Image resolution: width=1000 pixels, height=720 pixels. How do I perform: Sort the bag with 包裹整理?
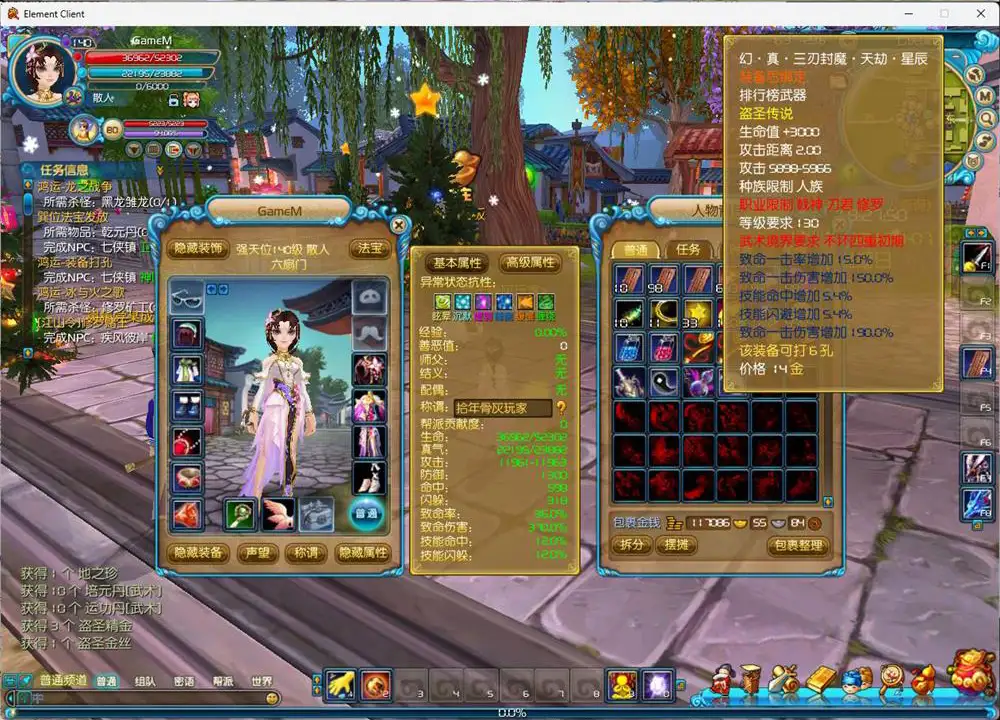pyautogui.click(x=798, y=546)
